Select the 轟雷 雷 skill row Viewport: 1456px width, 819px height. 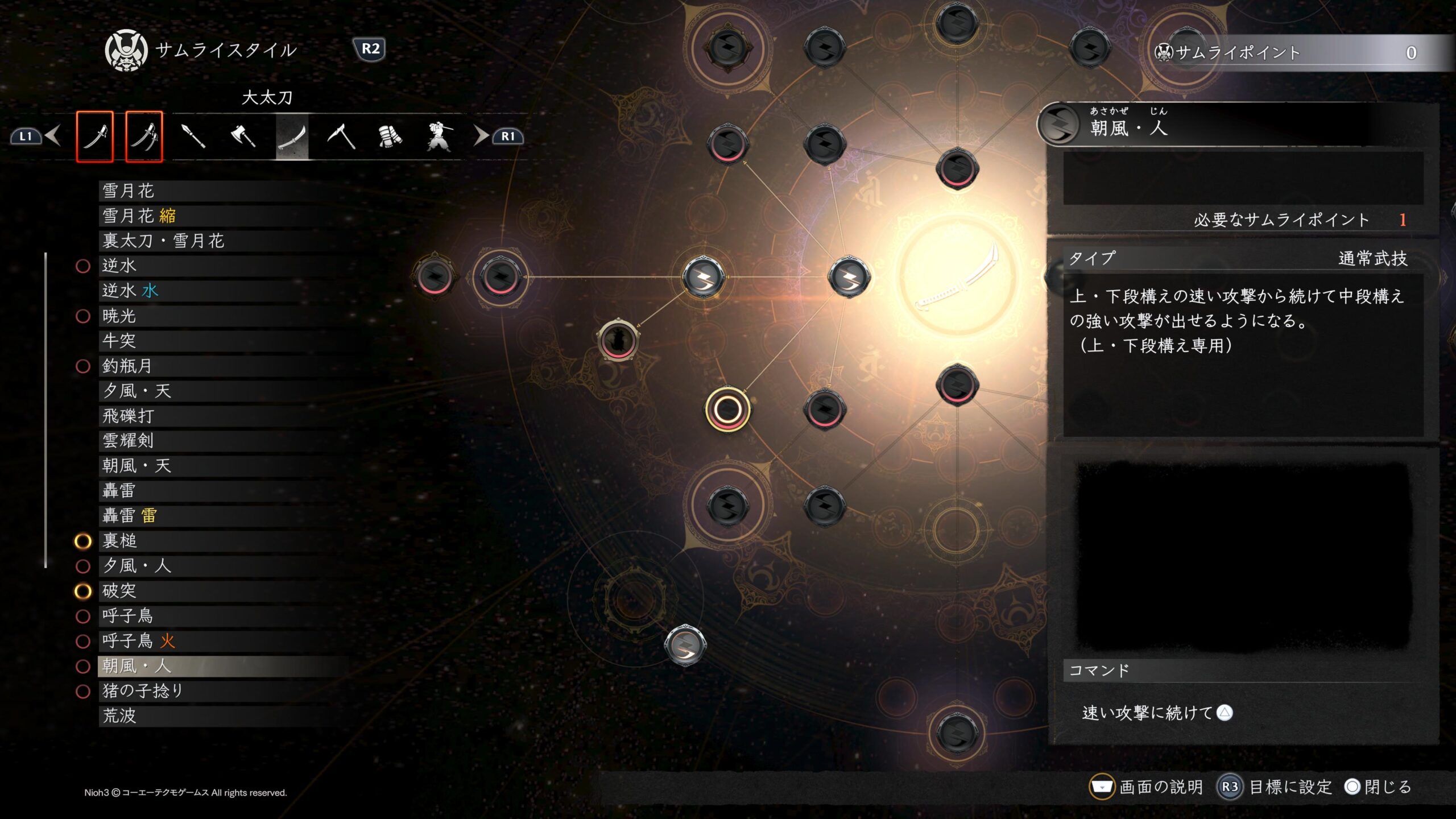coord(130,516)
